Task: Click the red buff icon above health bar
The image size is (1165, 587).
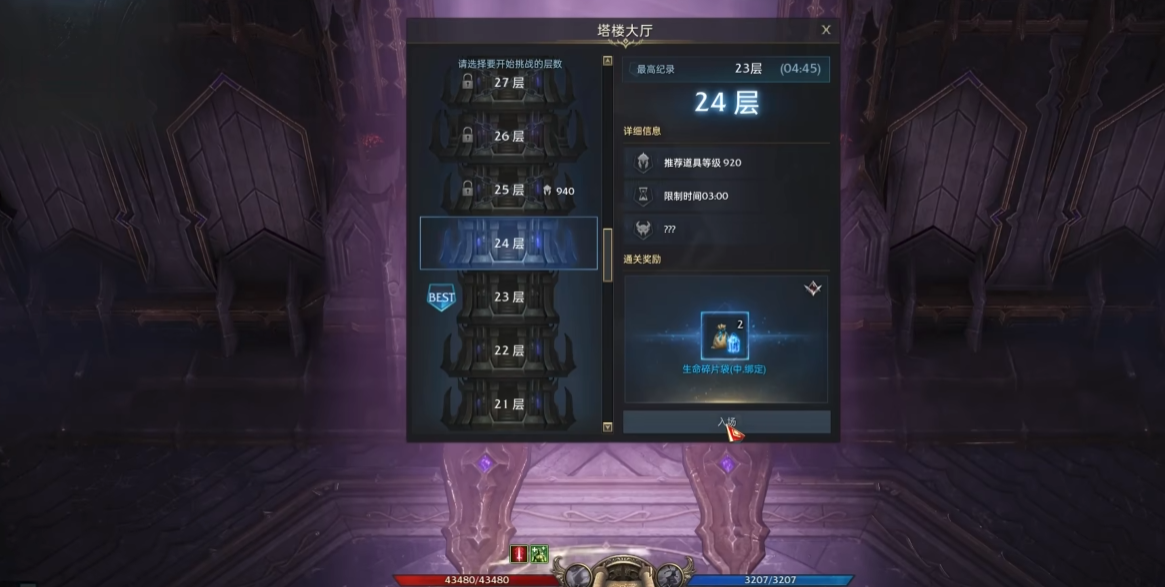Action: click(x=520, y=552)
